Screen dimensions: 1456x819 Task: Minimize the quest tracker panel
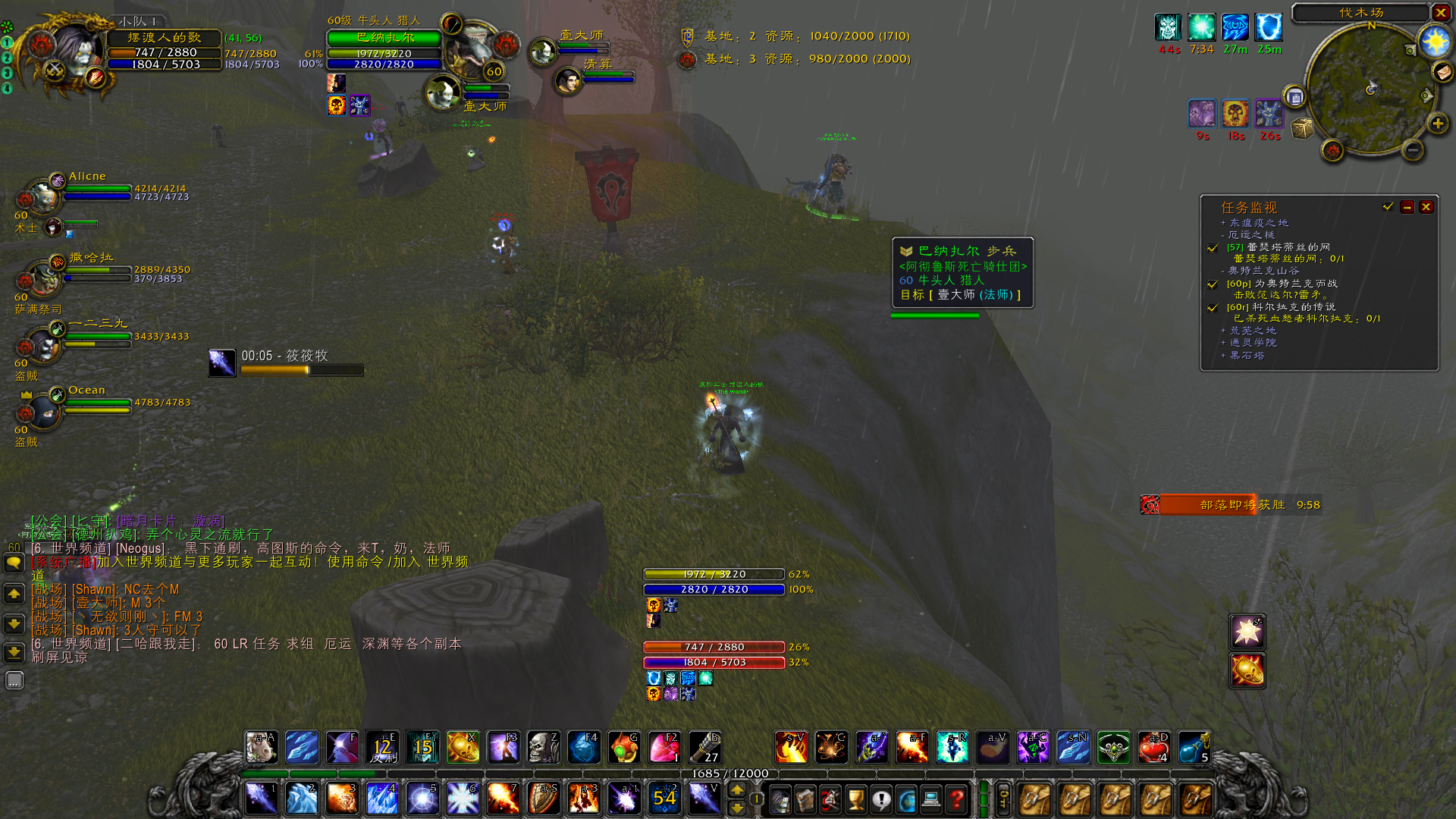[1407, 207]
